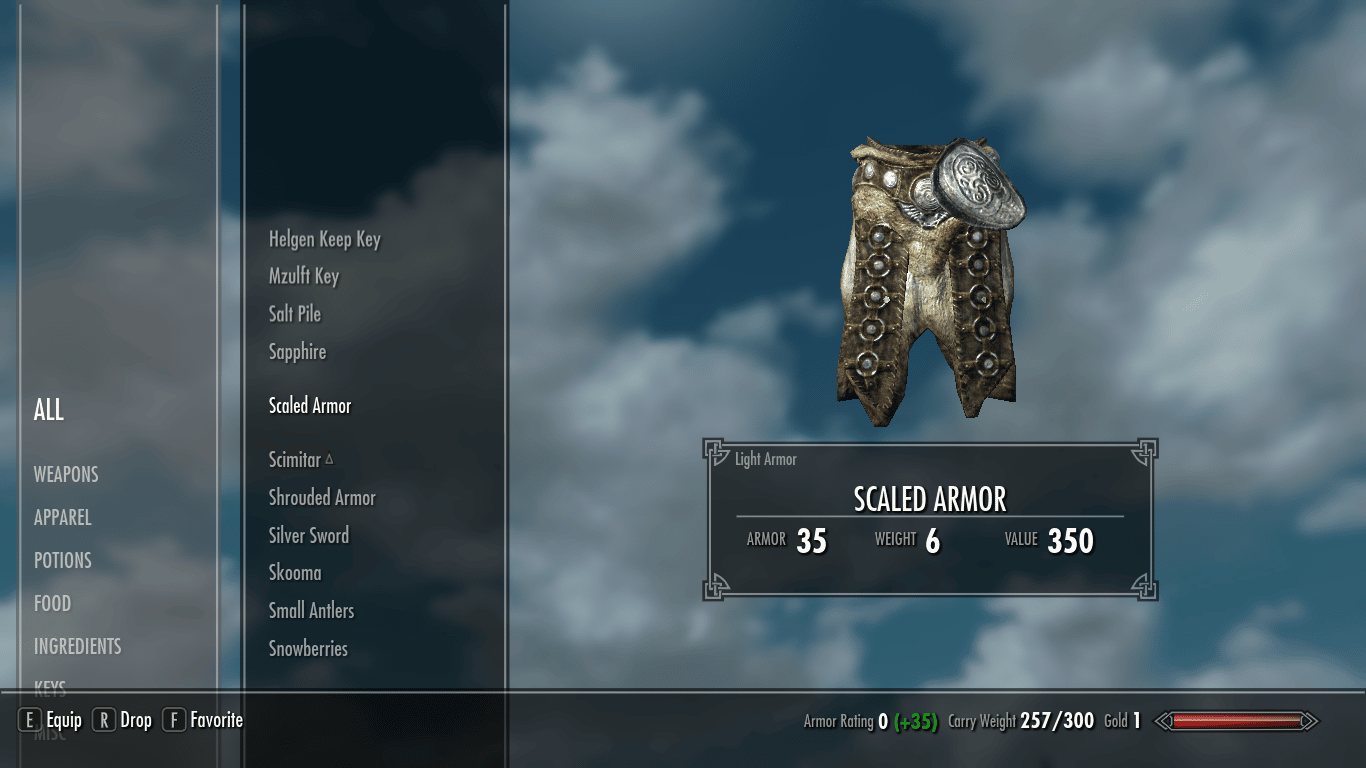Switch to the APPAREL category

(x=62, y=517)
